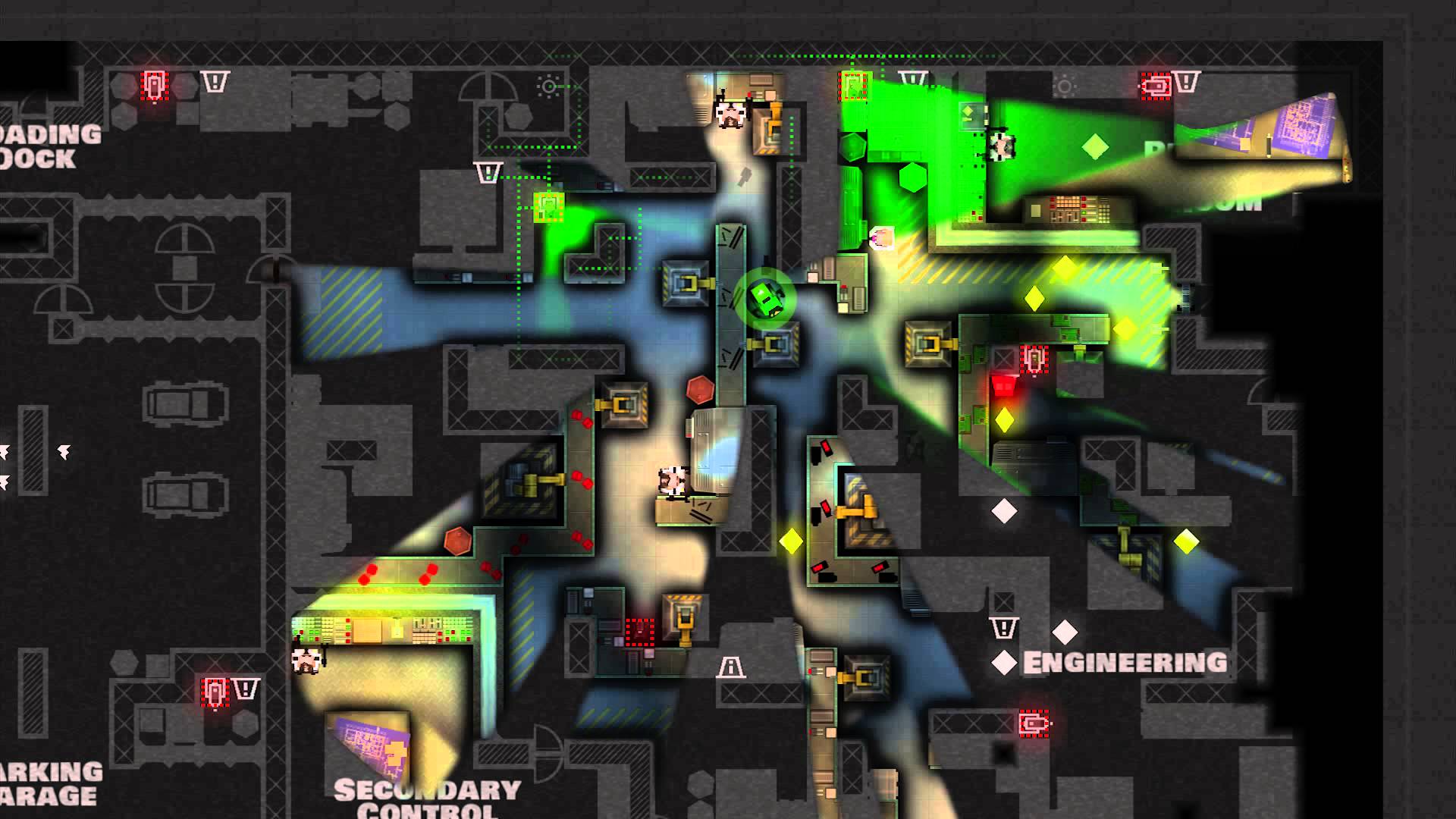Select the alert marker above the Engineering label
Screen dimensions: 1456x819
[1003, 629]
